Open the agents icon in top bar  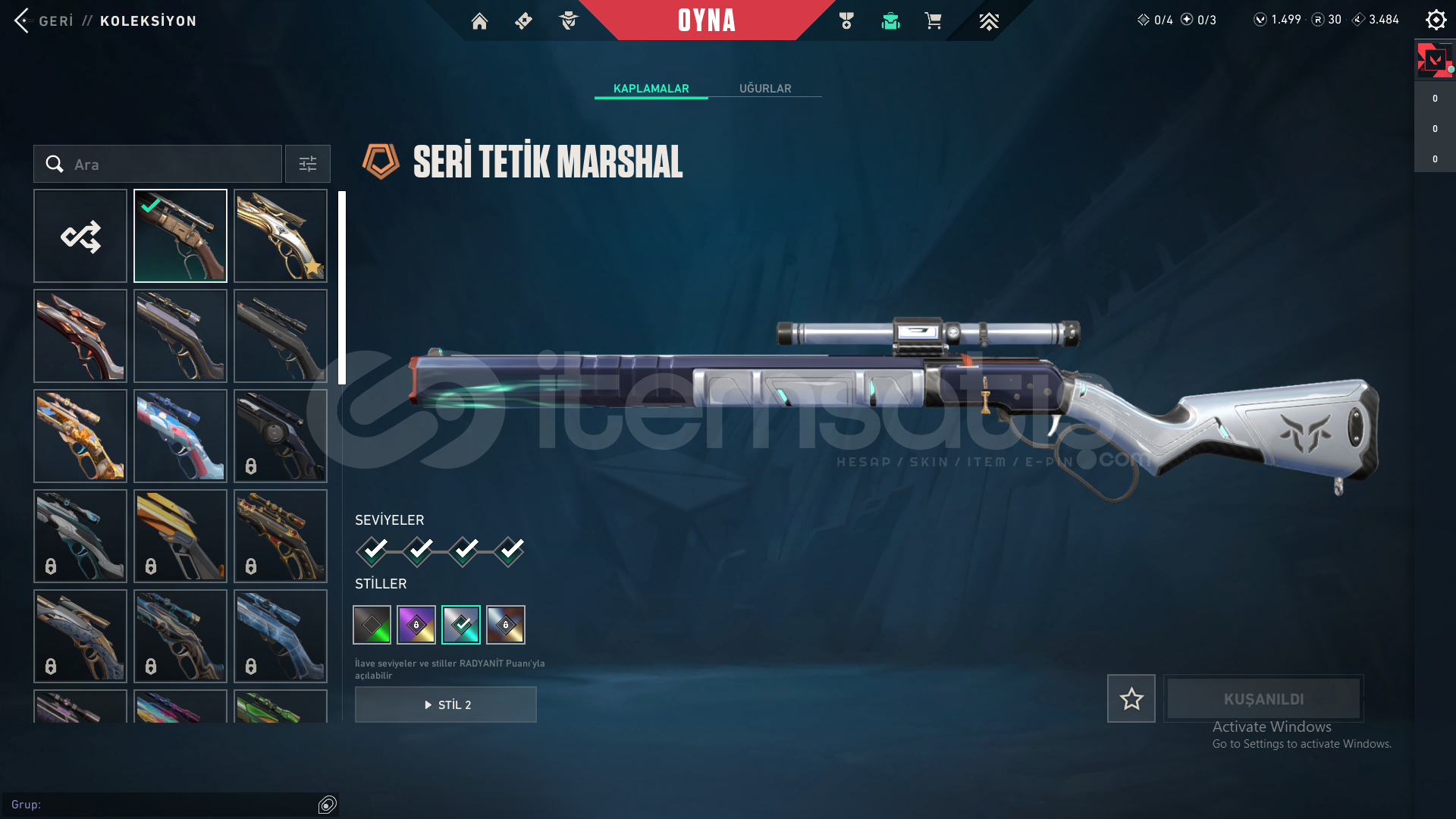pos(568,21)
